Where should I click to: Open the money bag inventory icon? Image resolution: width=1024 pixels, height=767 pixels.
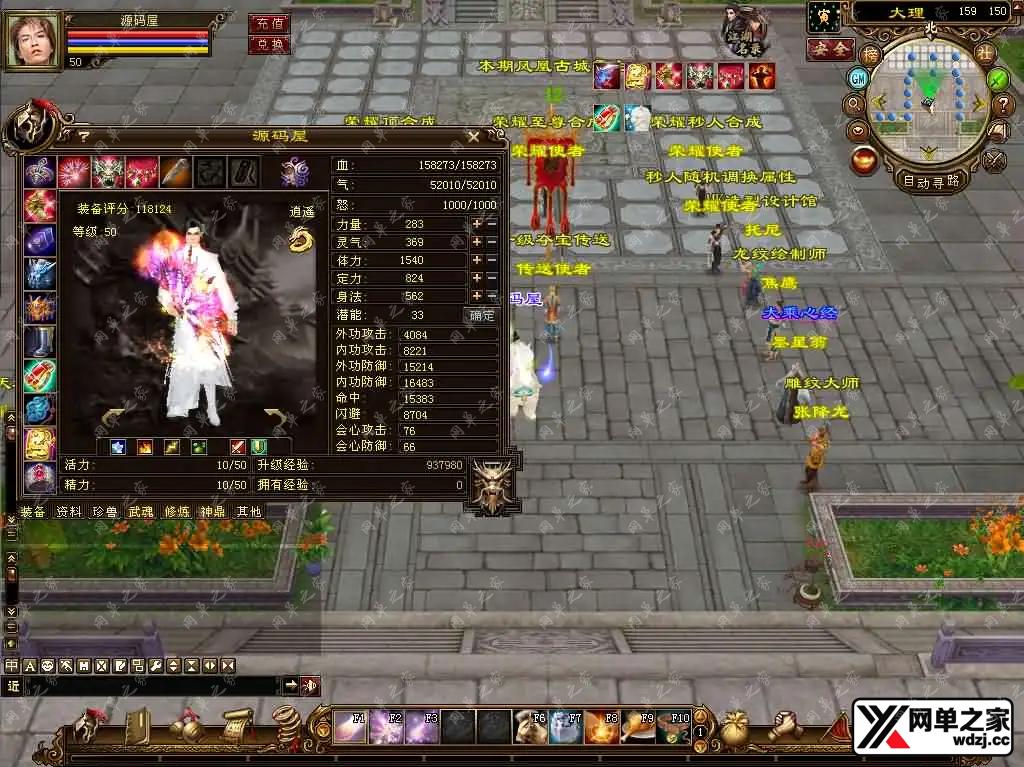[737, 727]
